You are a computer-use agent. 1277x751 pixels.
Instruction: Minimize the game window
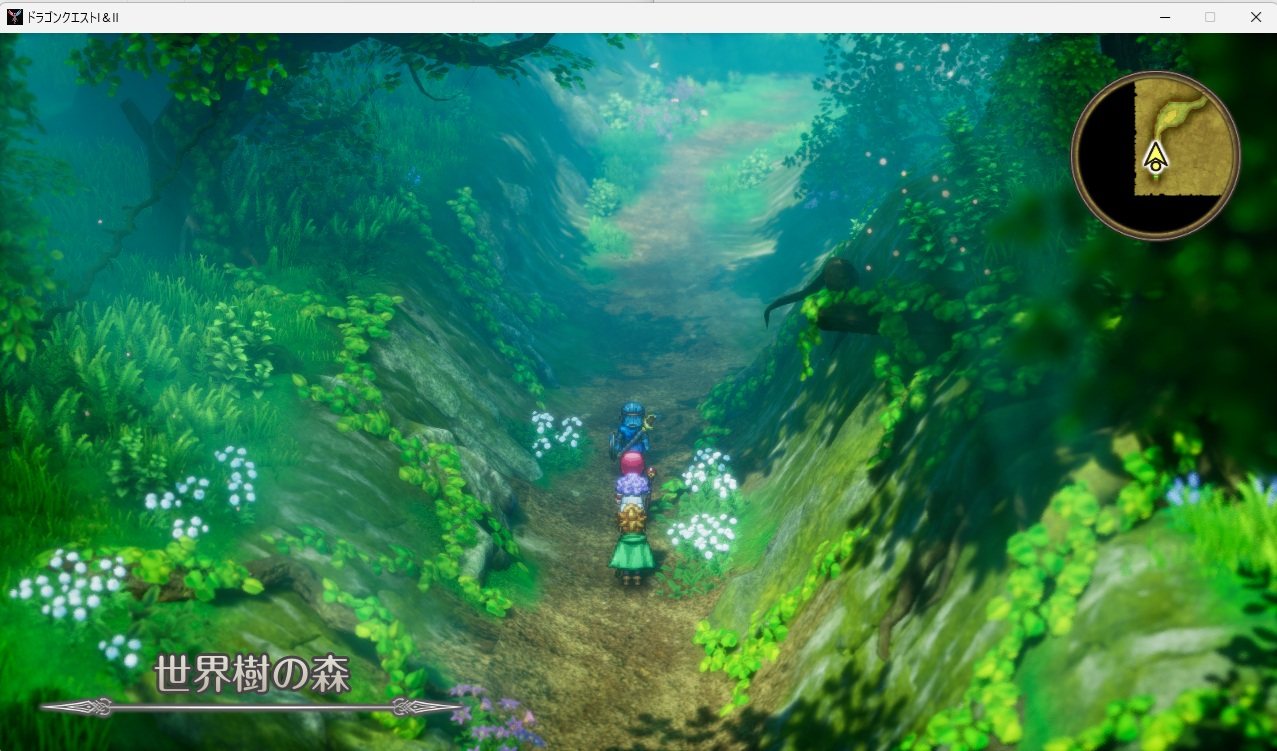1165,17
